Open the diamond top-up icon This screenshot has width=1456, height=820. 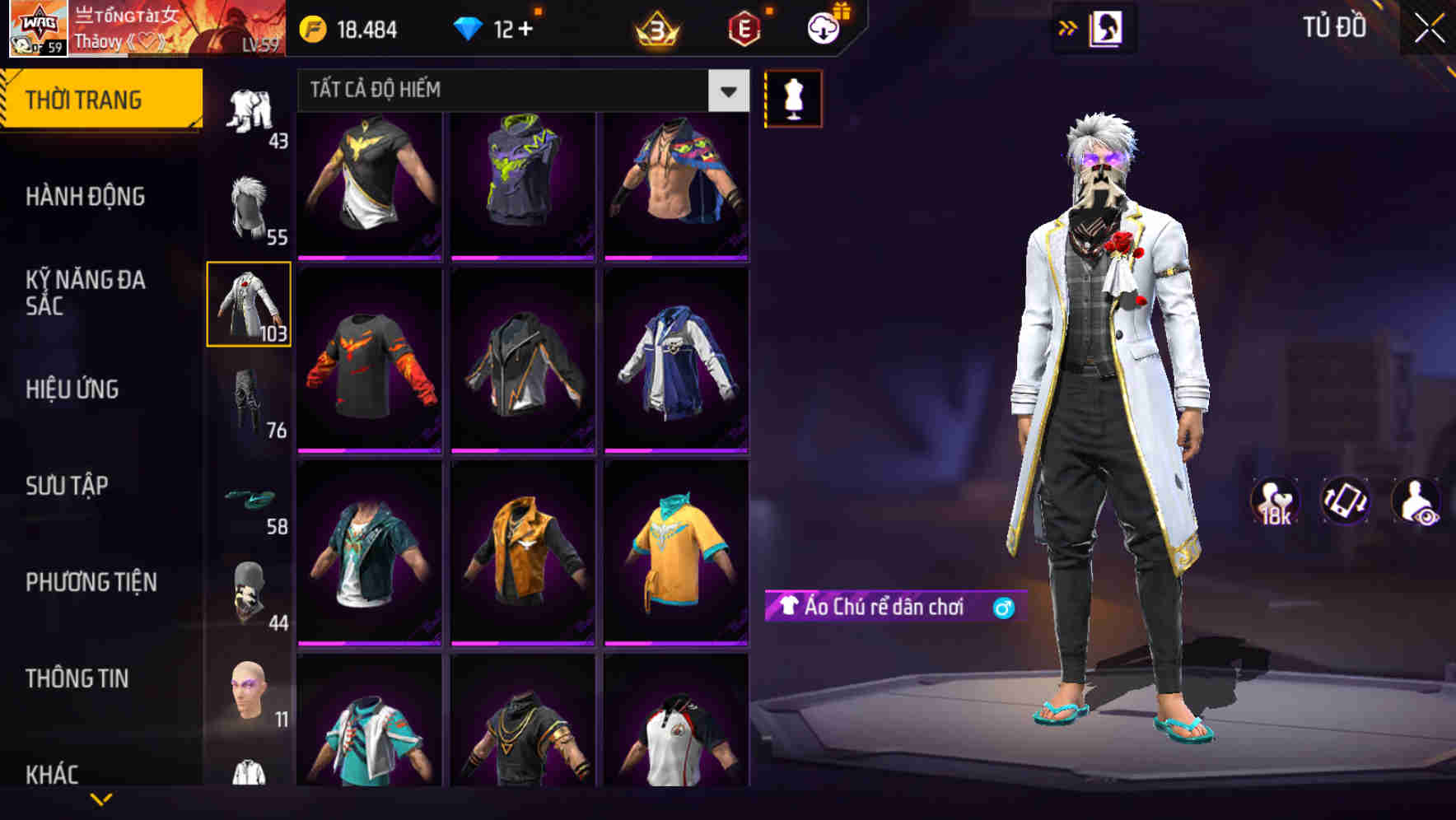(469, 27)
